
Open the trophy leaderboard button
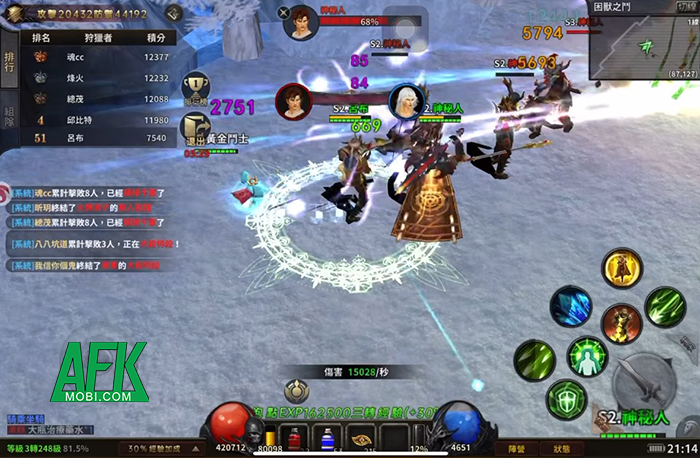tap(195, 86)
